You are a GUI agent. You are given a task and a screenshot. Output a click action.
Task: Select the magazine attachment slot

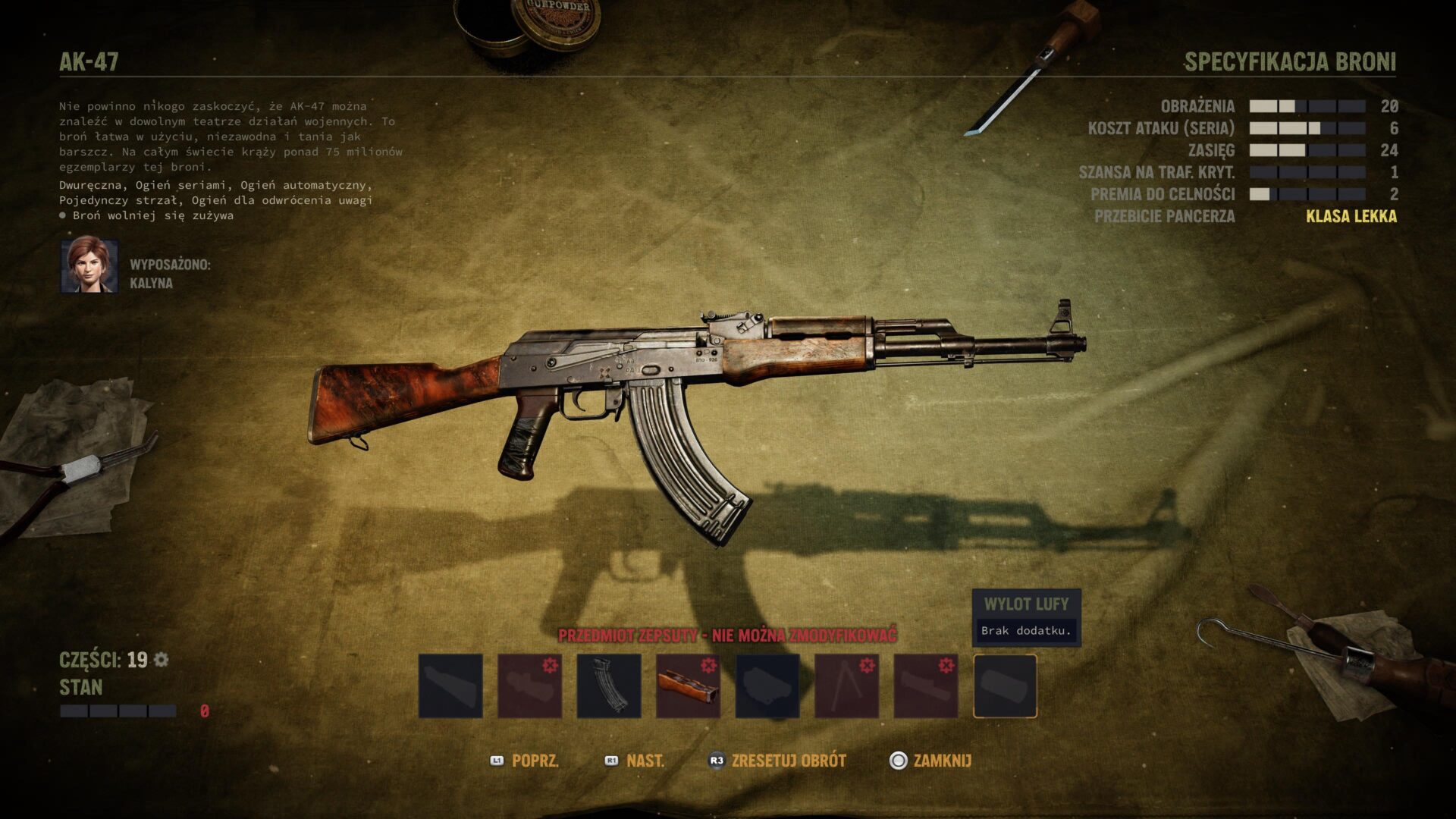pyautogui.click(x=609, y=686)
